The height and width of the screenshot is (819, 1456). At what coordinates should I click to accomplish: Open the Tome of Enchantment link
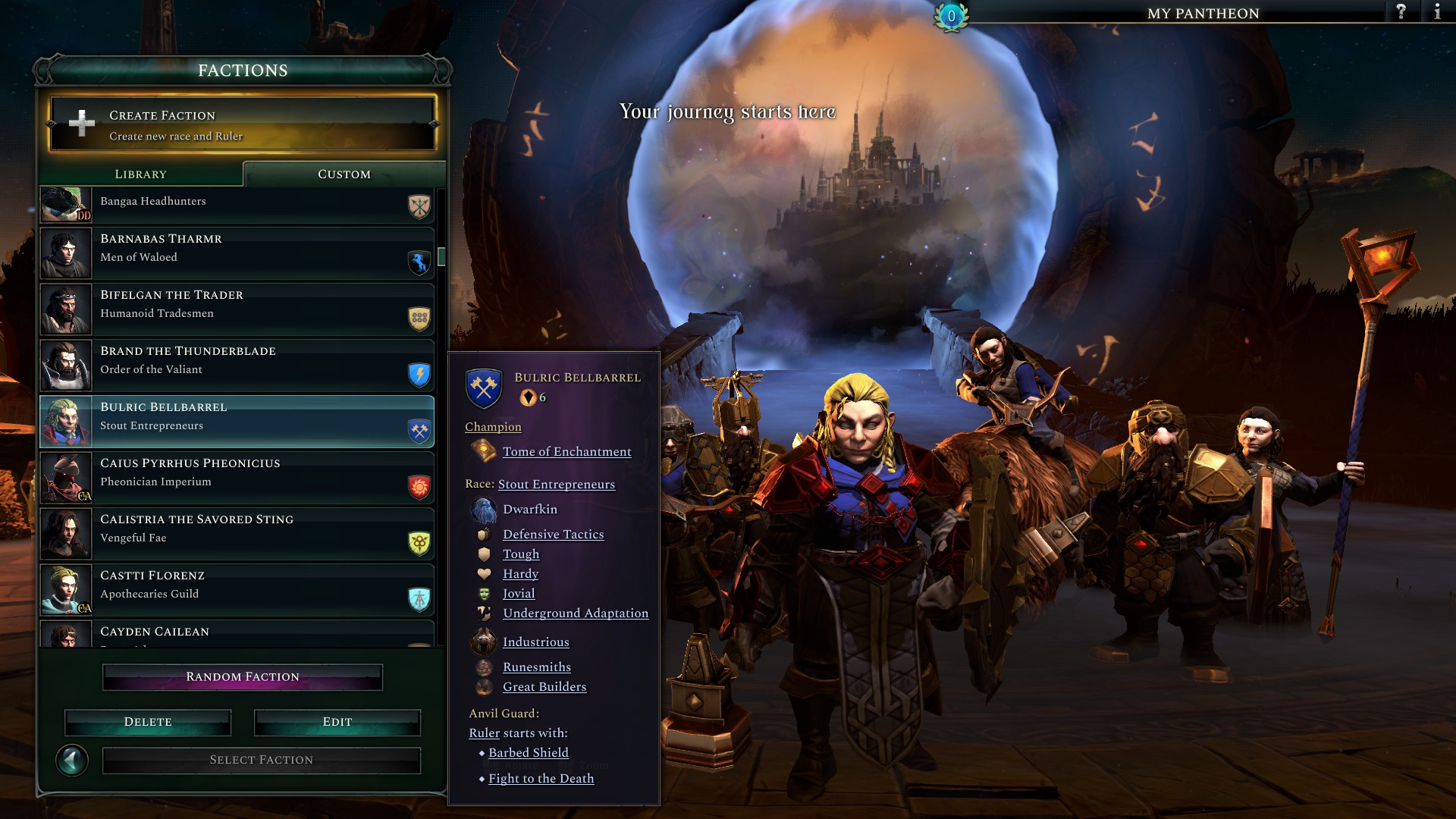click(566, 452)
